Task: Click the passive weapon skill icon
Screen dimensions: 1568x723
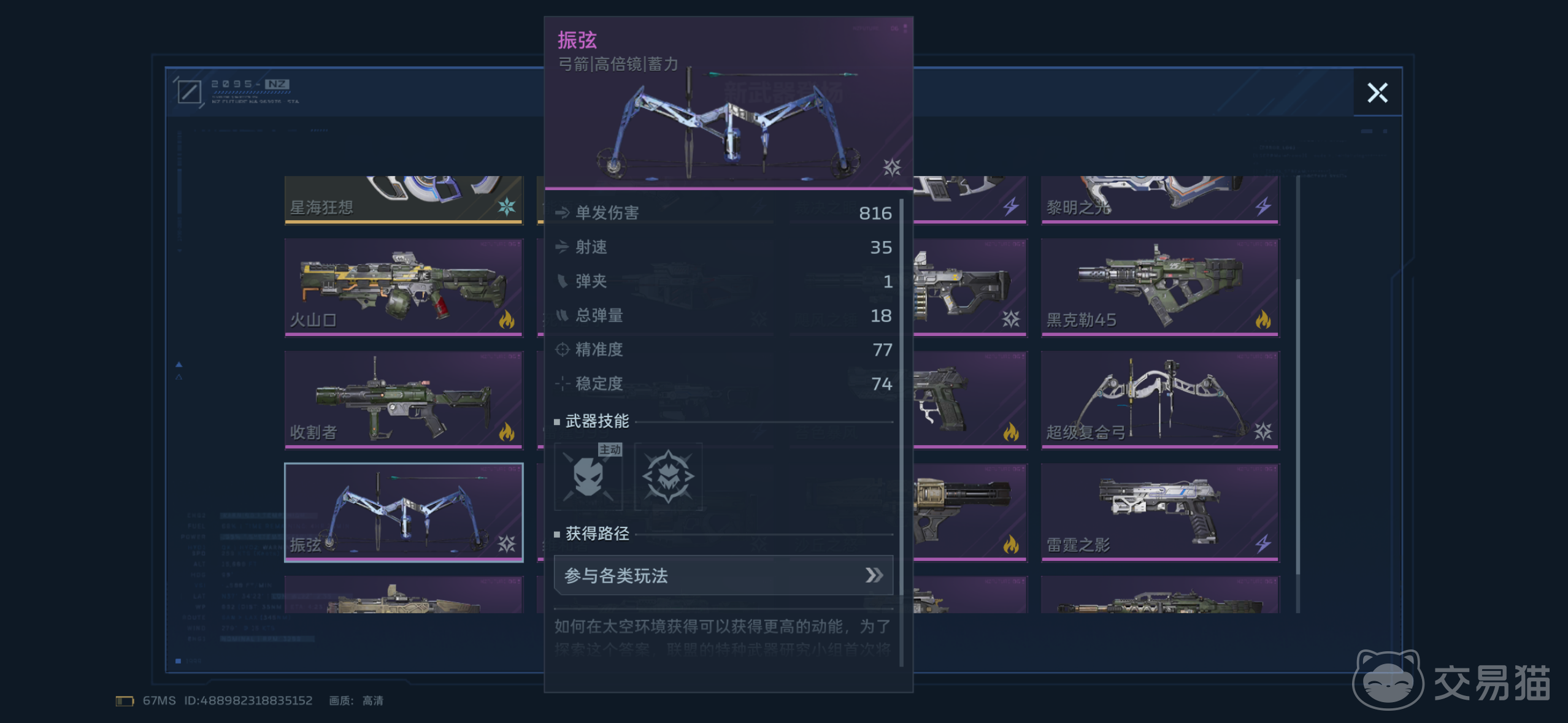Action: (x=667, y=477)
